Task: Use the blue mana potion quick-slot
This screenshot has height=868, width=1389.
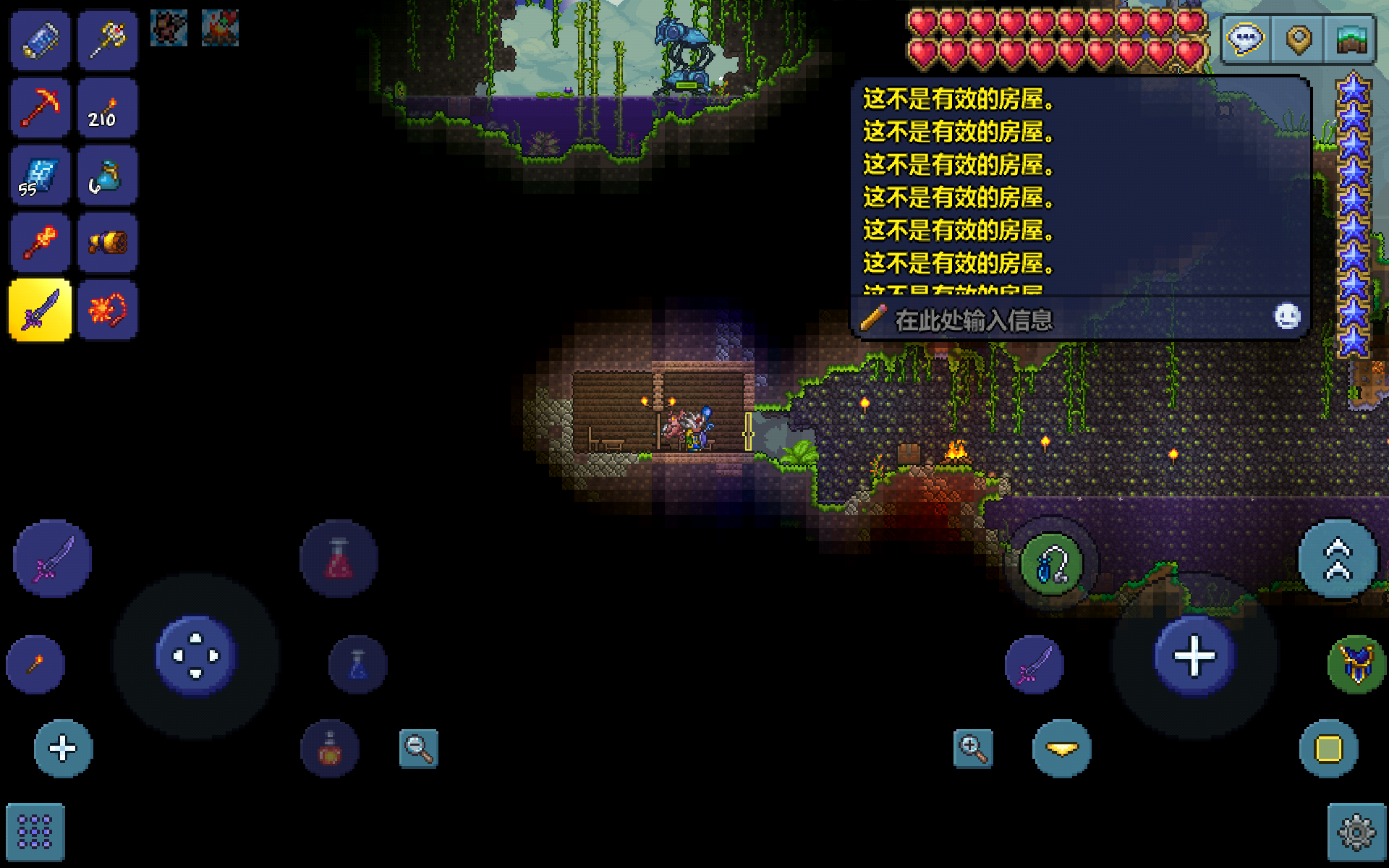Action: tap(358, 665)
